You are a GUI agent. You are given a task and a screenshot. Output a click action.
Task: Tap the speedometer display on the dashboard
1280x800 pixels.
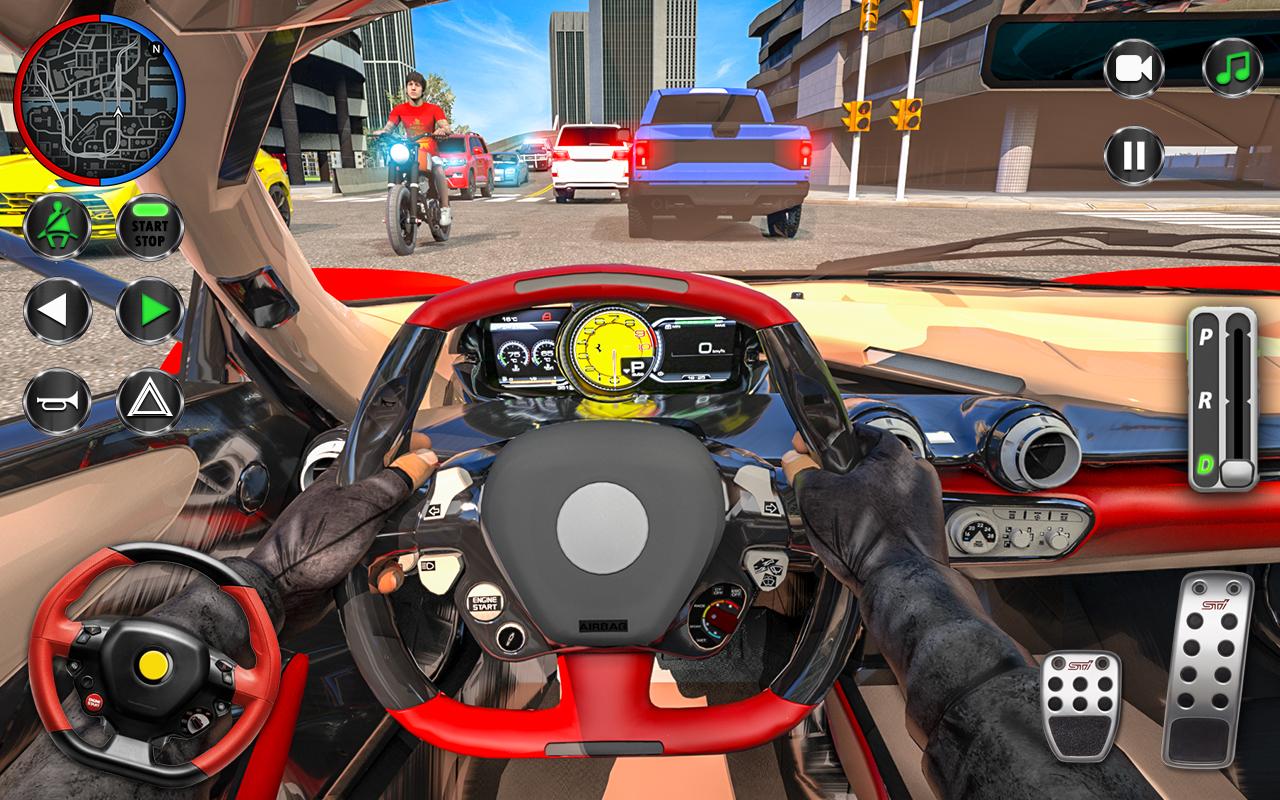click(x=610, y=350)
